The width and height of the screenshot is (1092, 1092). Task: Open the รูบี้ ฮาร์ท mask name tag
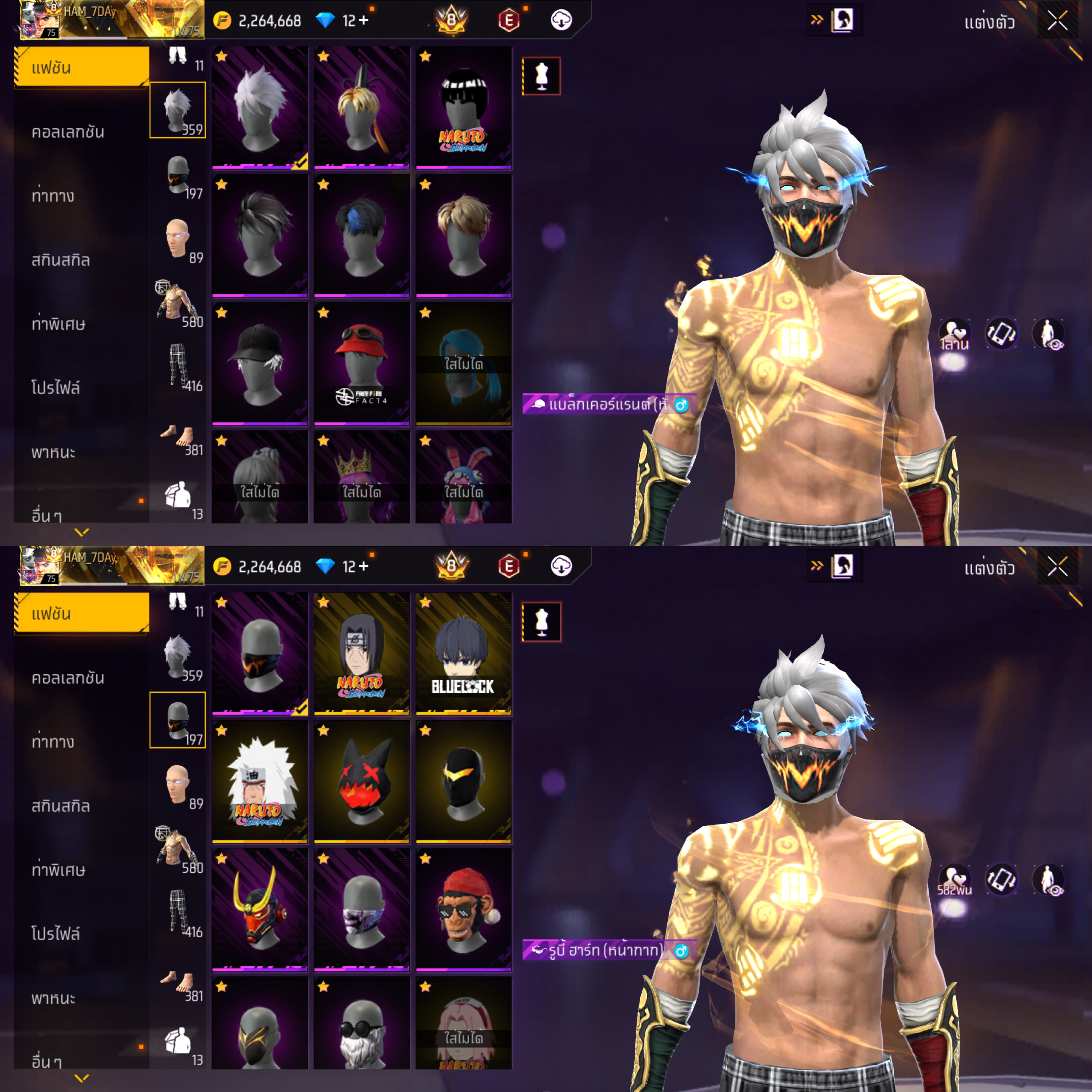pos(605,951)
